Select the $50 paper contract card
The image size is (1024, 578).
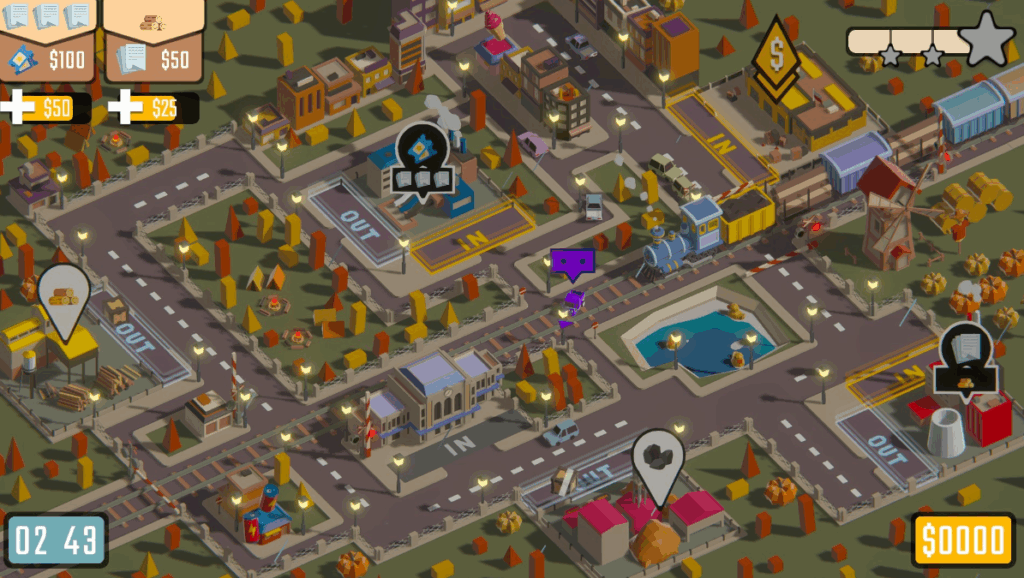coord(155,40)
